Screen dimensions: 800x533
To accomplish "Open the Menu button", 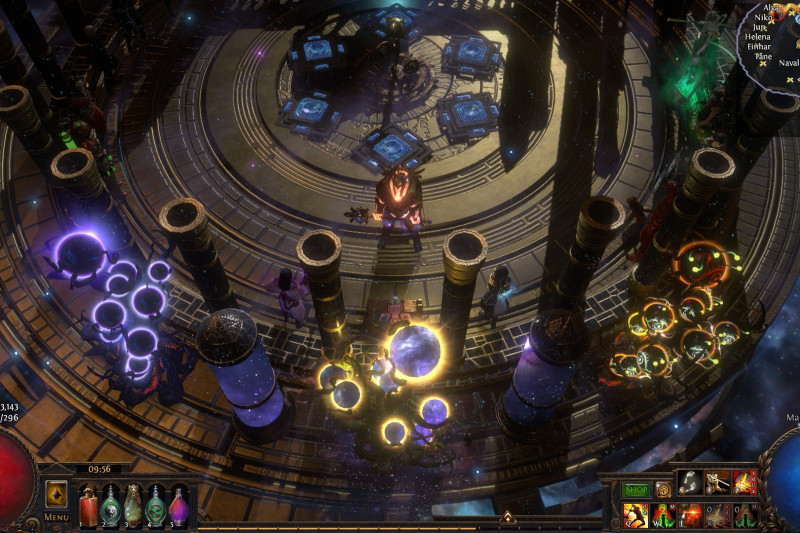I will tap(56, 517).
